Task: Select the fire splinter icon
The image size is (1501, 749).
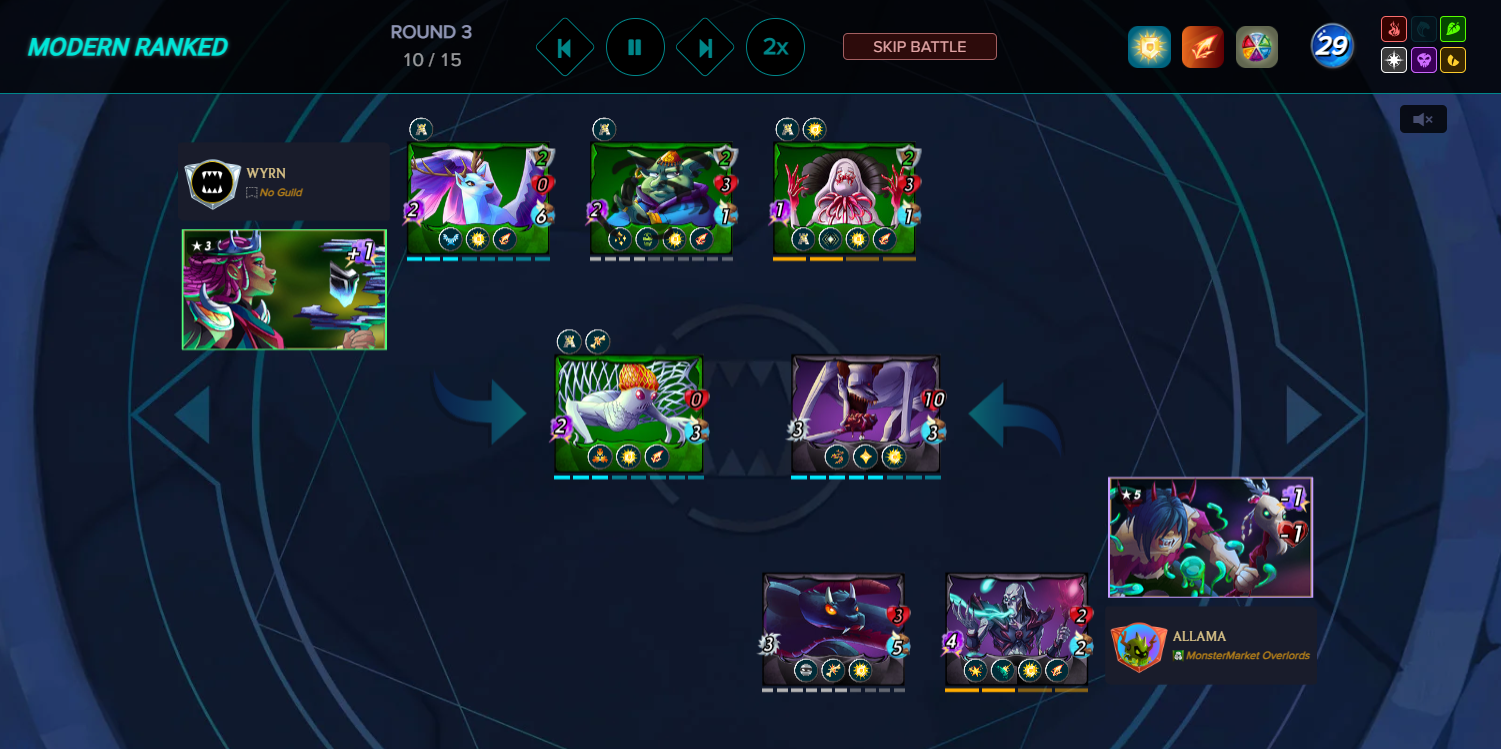Action: click(x=1394, y=29)
